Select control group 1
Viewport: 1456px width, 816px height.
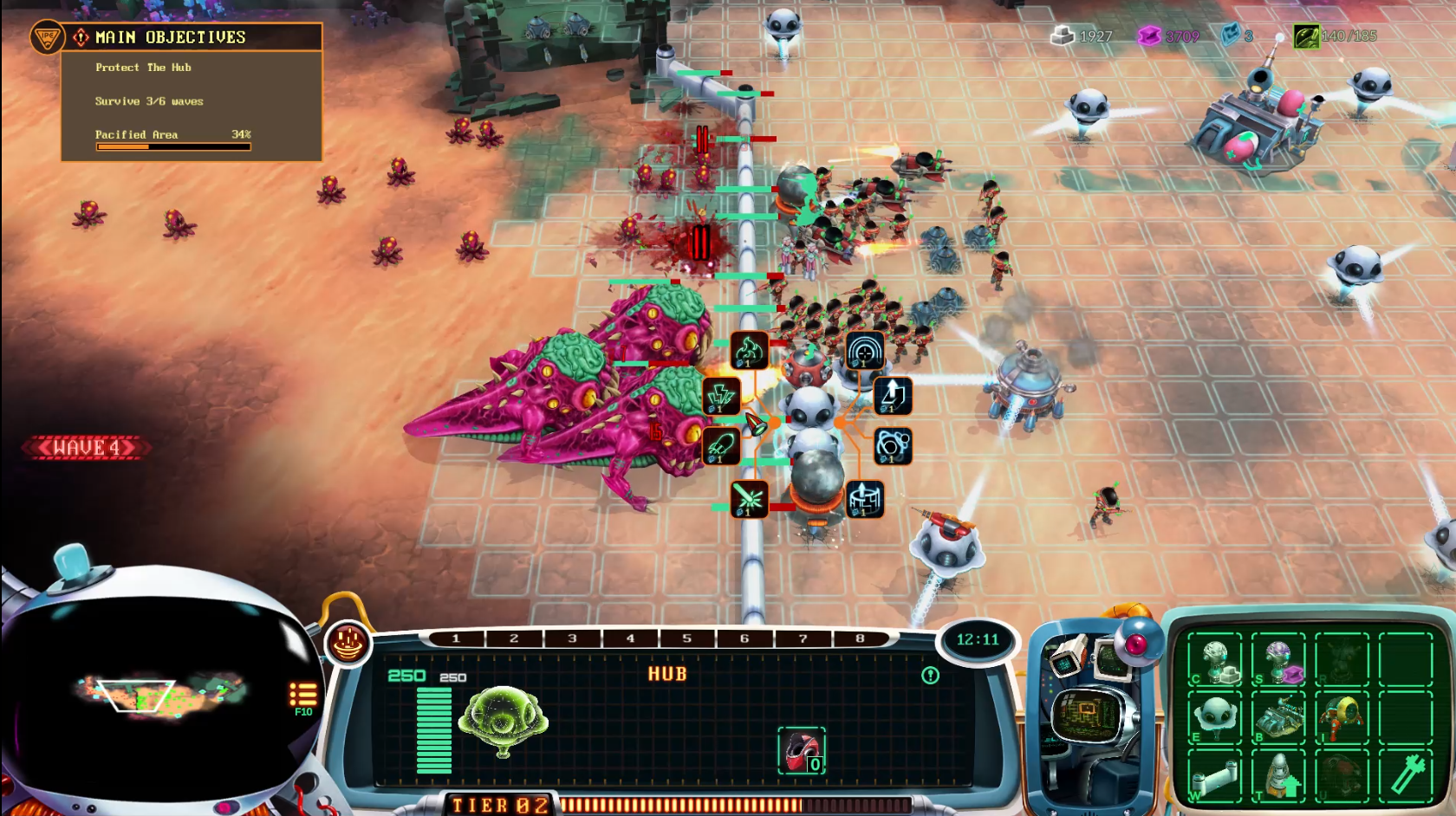pyautogui.click(x=456, y=638)
